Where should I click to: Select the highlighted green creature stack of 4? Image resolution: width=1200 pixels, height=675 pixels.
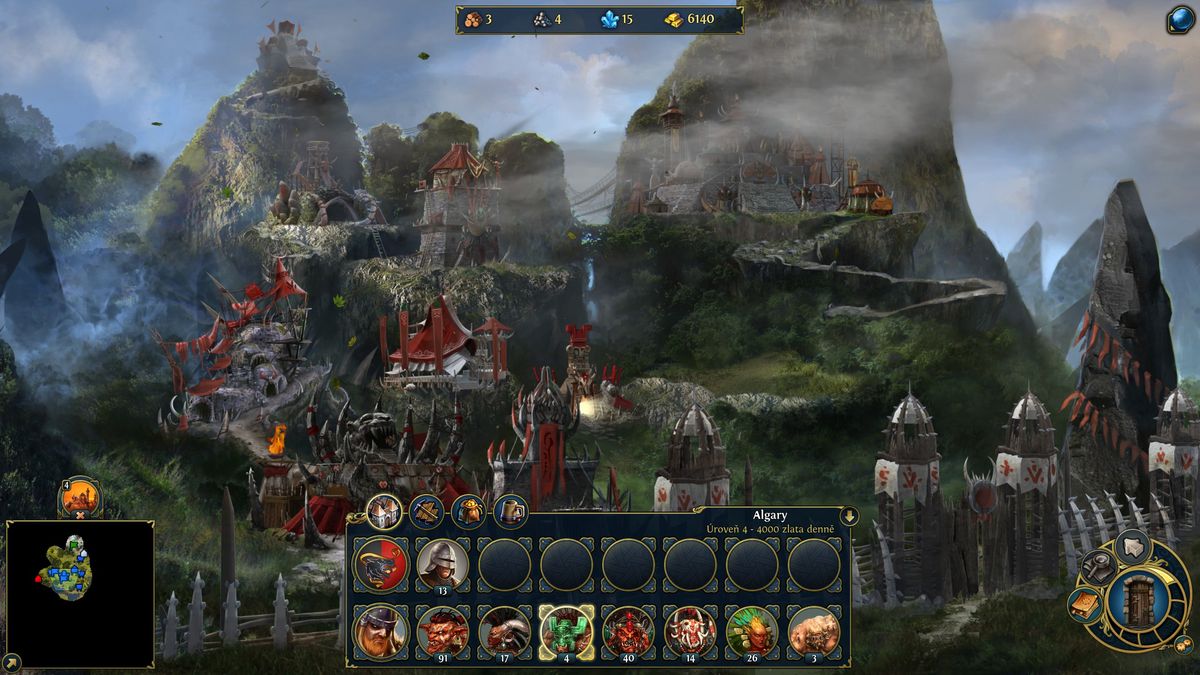566,630
